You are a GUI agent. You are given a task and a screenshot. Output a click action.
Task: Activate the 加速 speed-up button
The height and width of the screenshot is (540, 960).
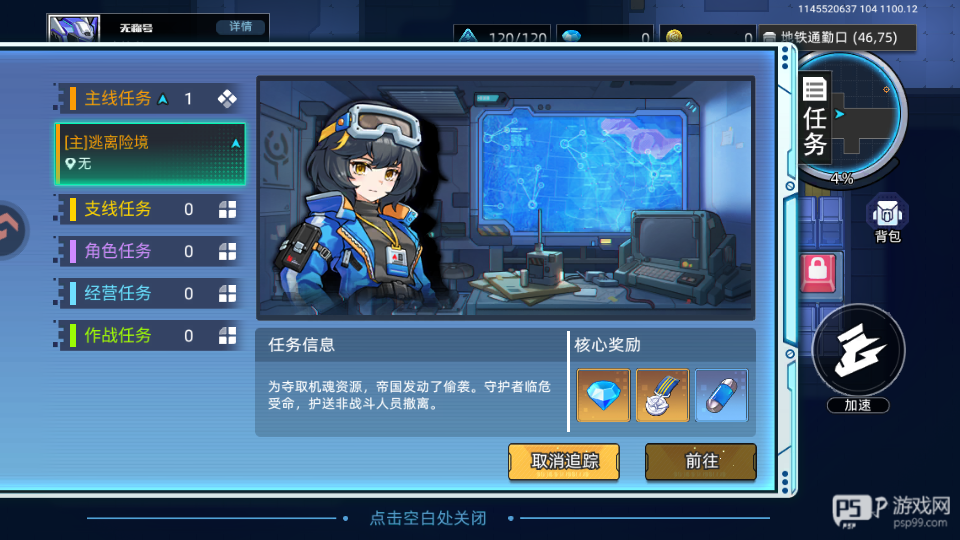(859, 352)
